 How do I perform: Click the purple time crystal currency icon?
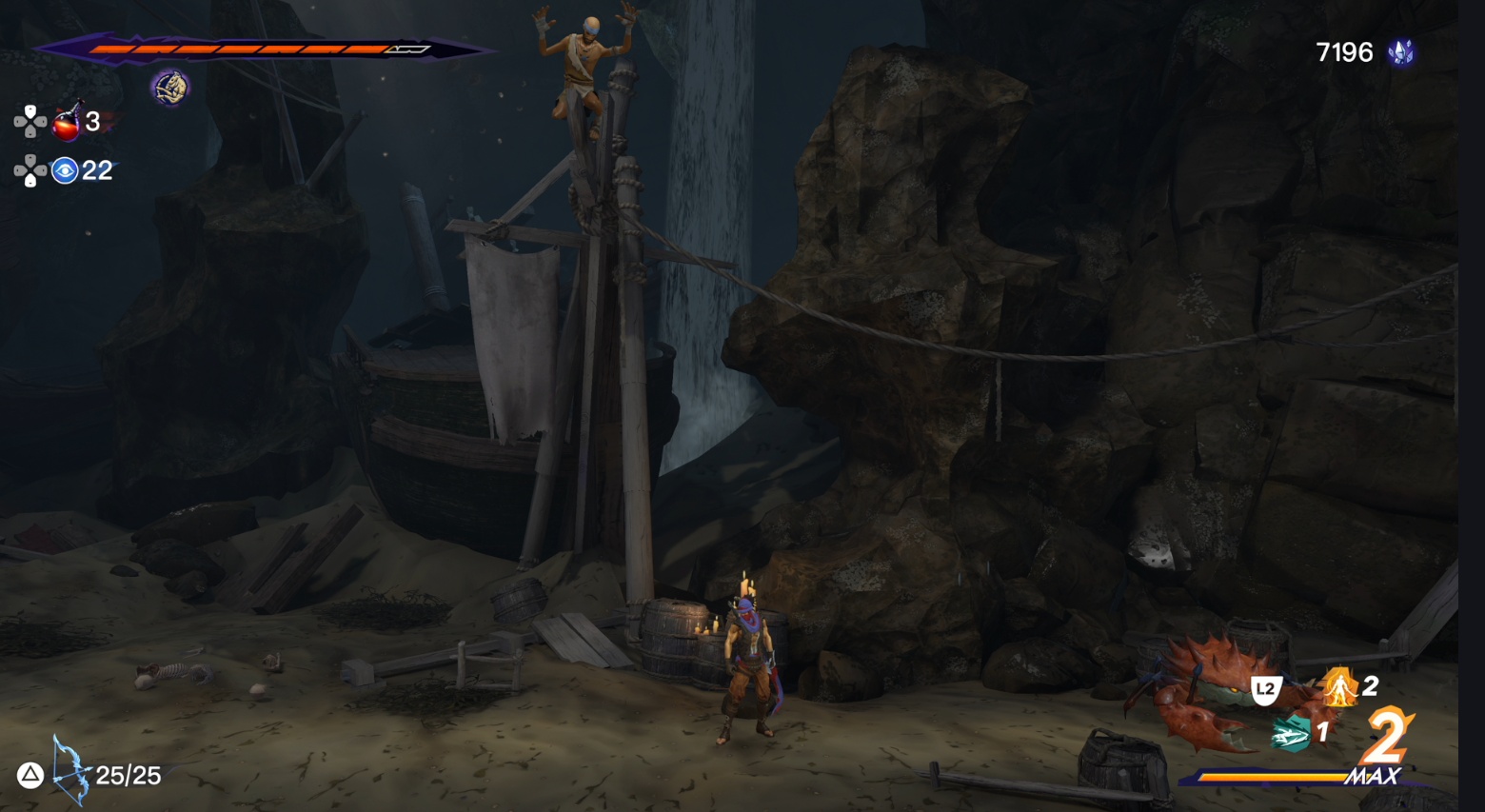coord(1400,52)
